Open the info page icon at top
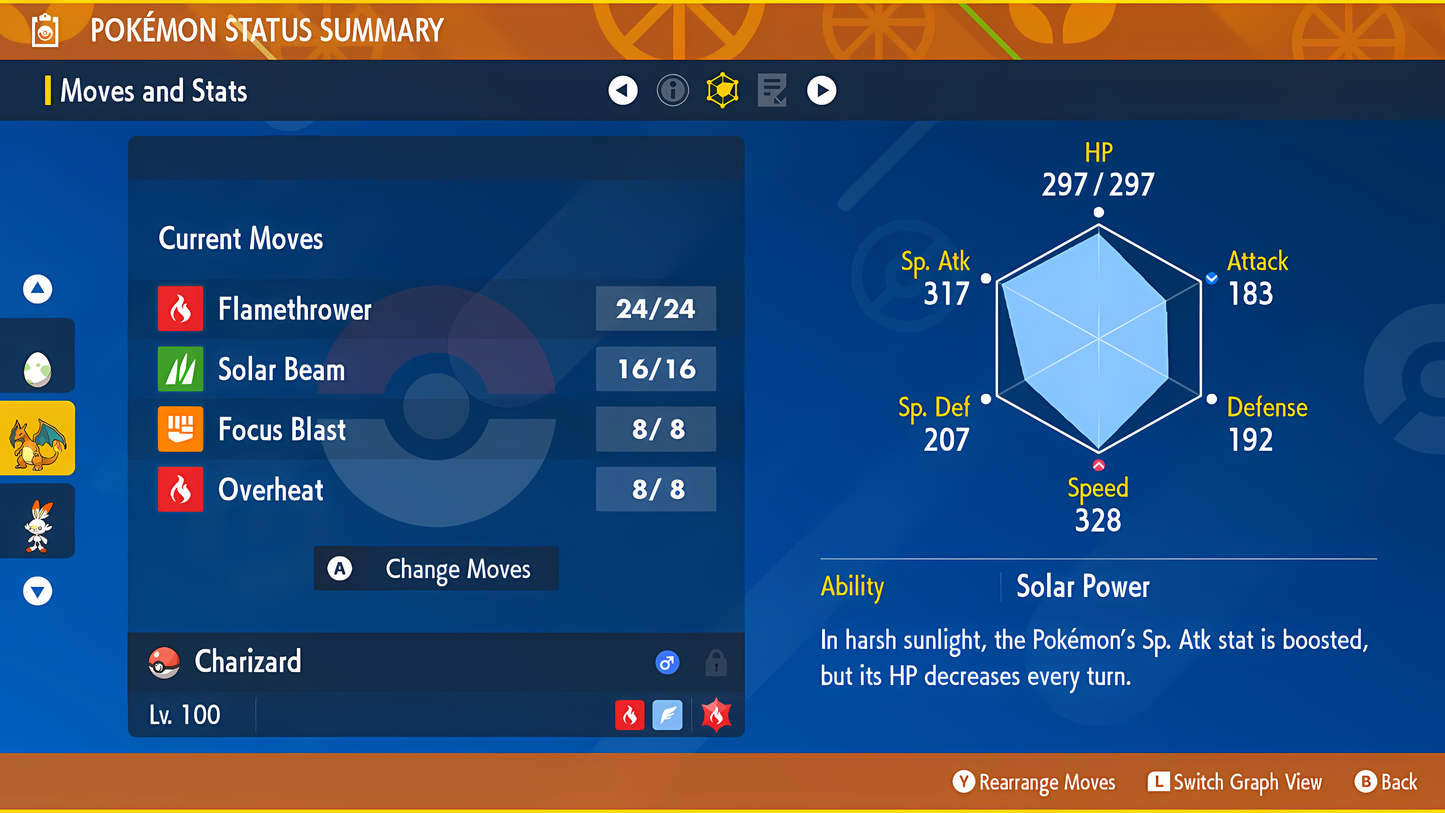 [x=672, y=90]
